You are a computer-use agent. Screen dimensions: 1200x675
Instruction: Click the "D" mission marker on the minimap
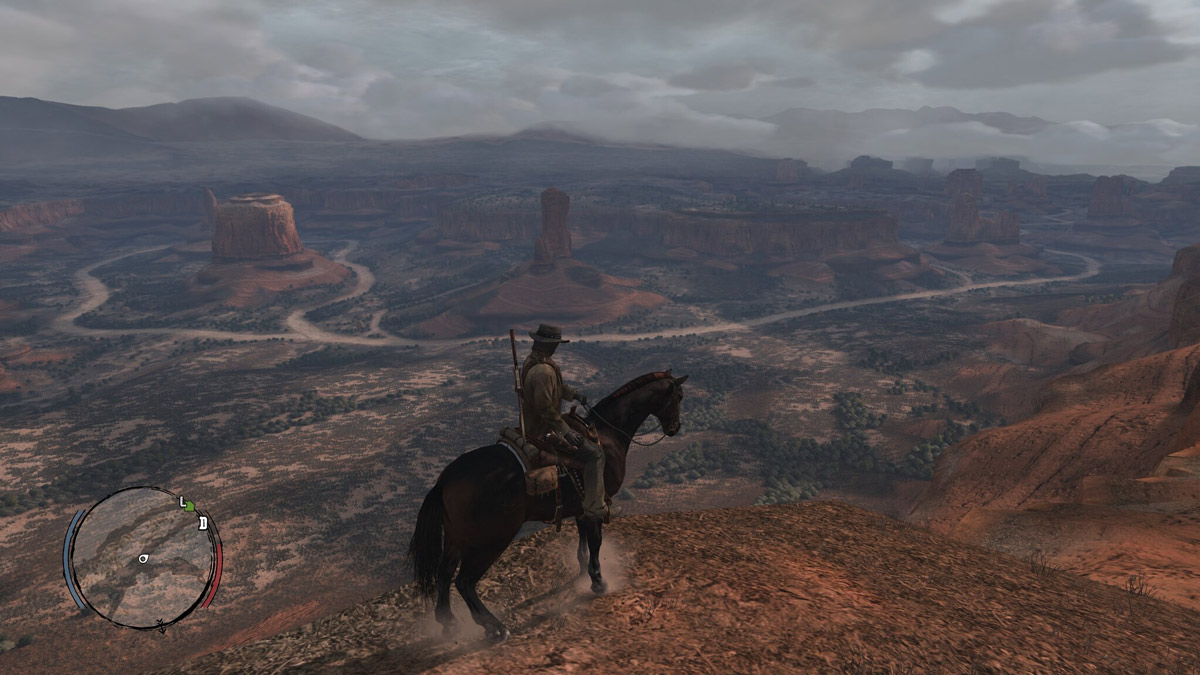pyautogui.click(x=203, y=522)
